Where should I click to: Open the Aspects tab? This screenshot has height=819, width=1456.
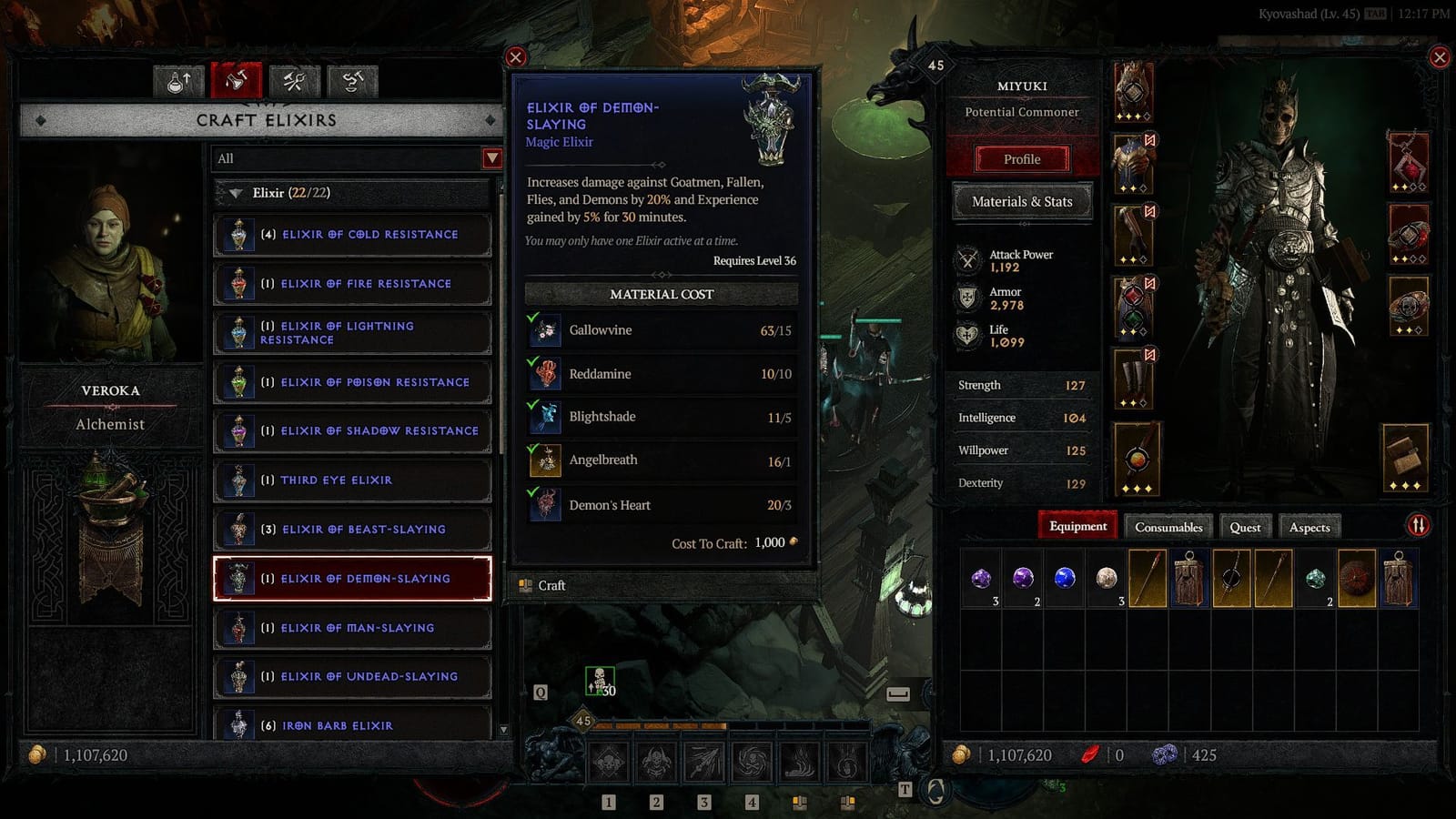tap(1309, 526)
